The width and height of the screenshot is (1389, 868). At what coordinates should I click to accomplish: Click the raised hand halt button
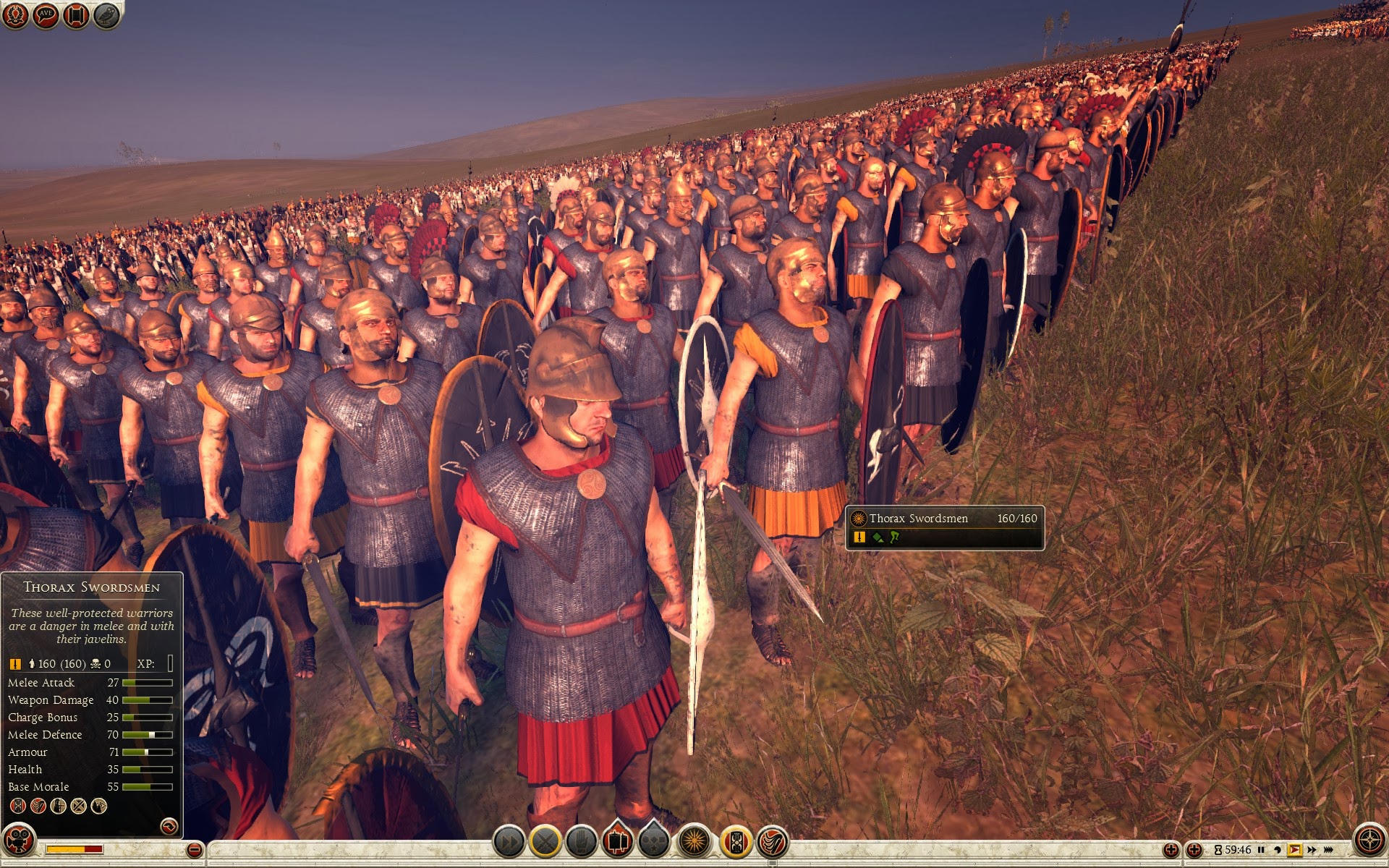(x=582, y=841)
